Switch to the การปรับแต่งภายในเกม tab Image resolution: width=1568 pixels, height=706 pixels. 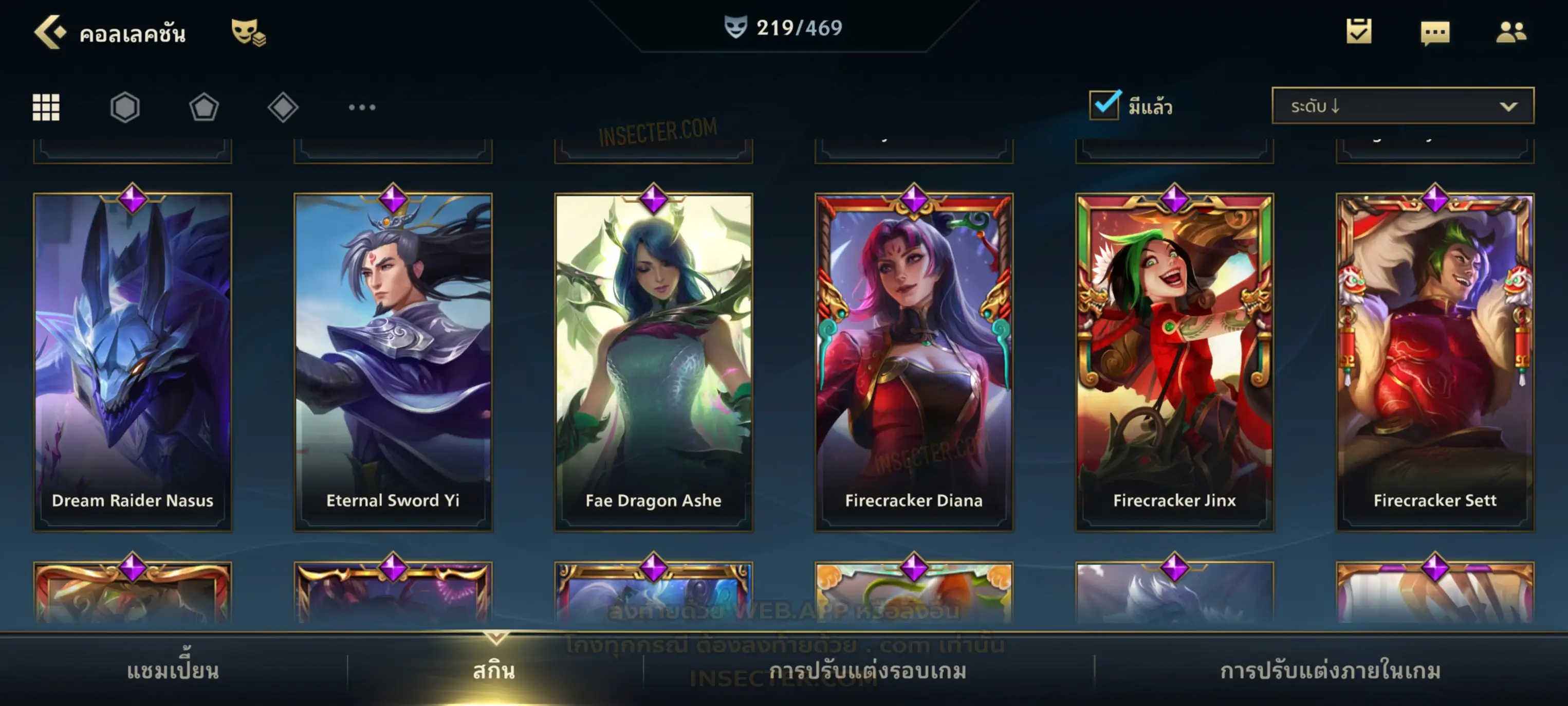pyautogui.click(x=1330, y=671)
